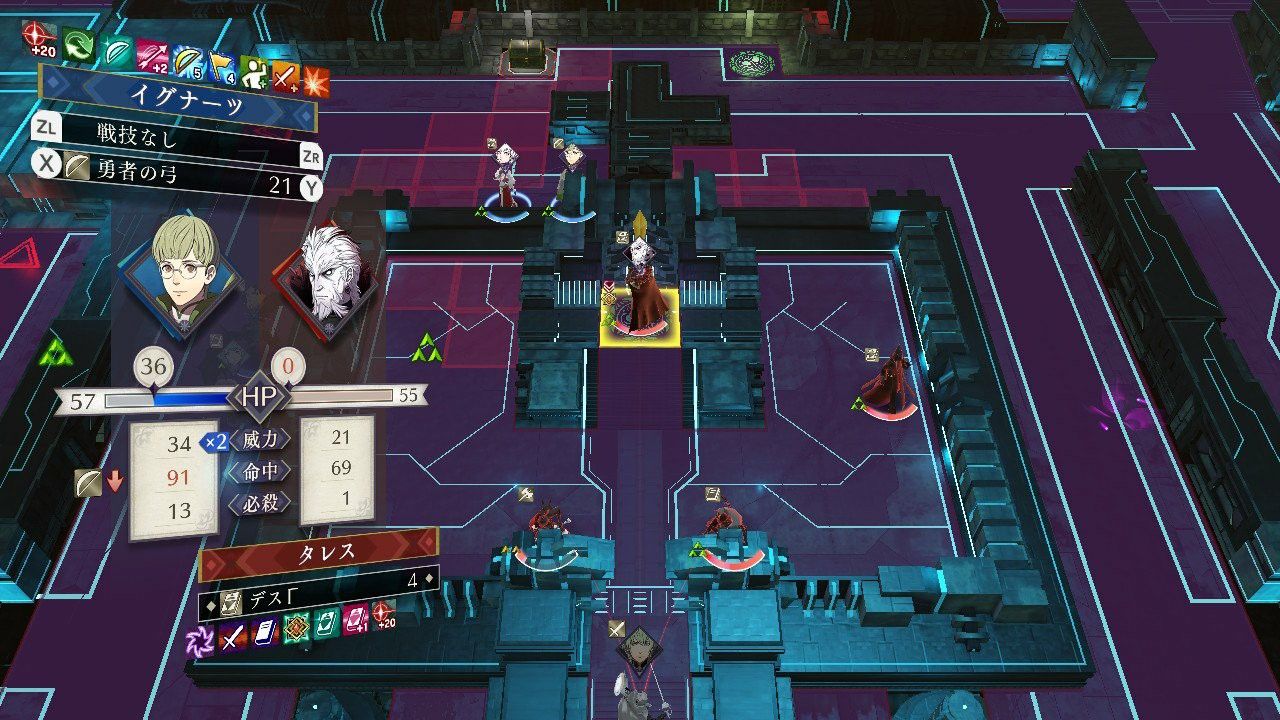Viewport: 1280px width, 720px height.
Task: Click the left diamond beside the Death Γ spell
Action: pos(209,604)
